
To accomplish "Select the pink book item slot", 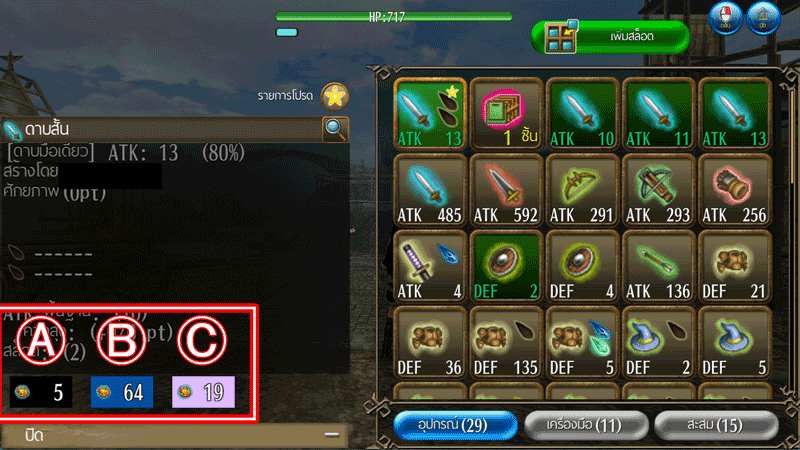I will 506,115.
